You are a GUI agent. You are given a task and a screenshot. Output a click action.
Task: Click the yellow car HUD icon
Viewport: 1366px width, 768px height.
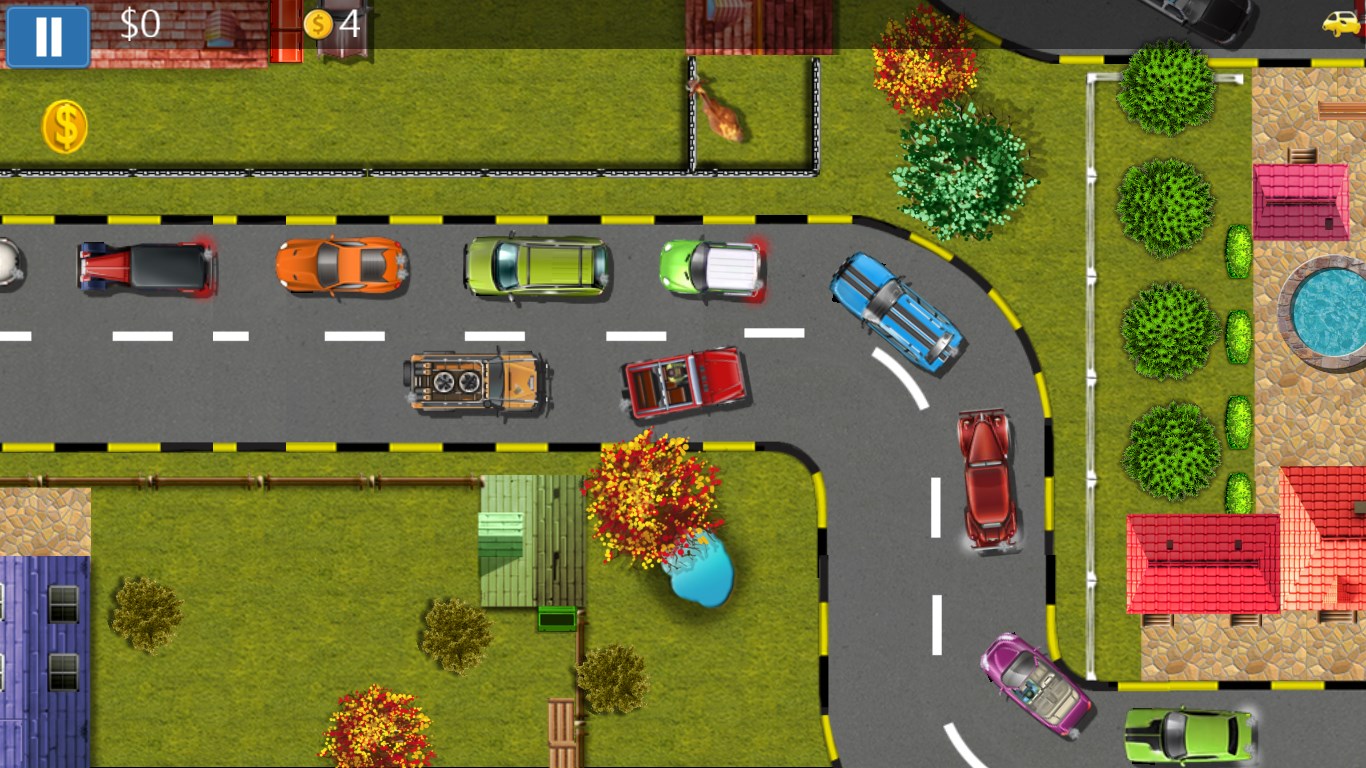pyautogui.click(x=1341, y=22)
